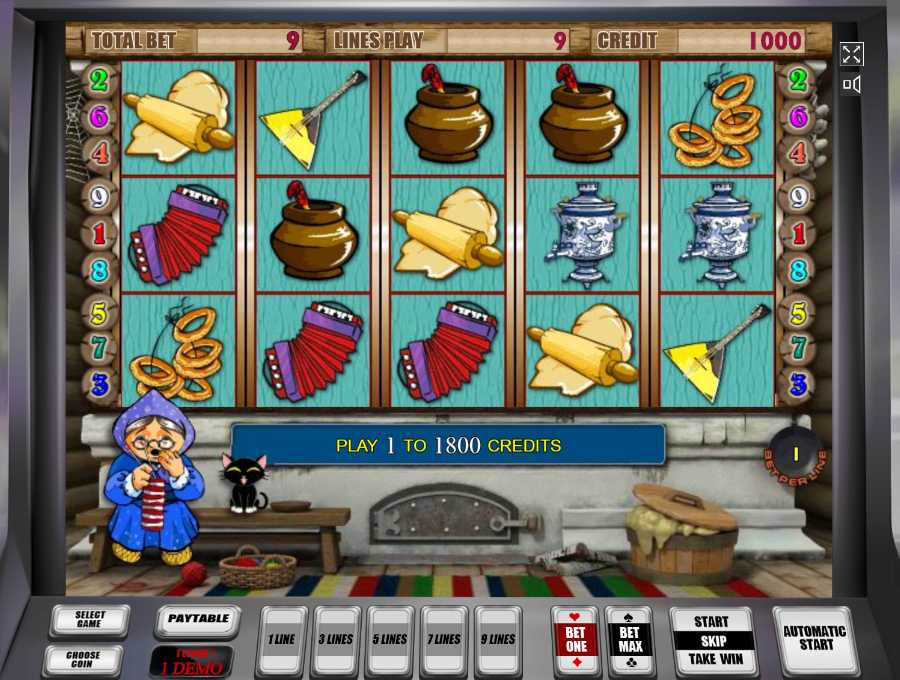Open the Select Game menu

89,620
